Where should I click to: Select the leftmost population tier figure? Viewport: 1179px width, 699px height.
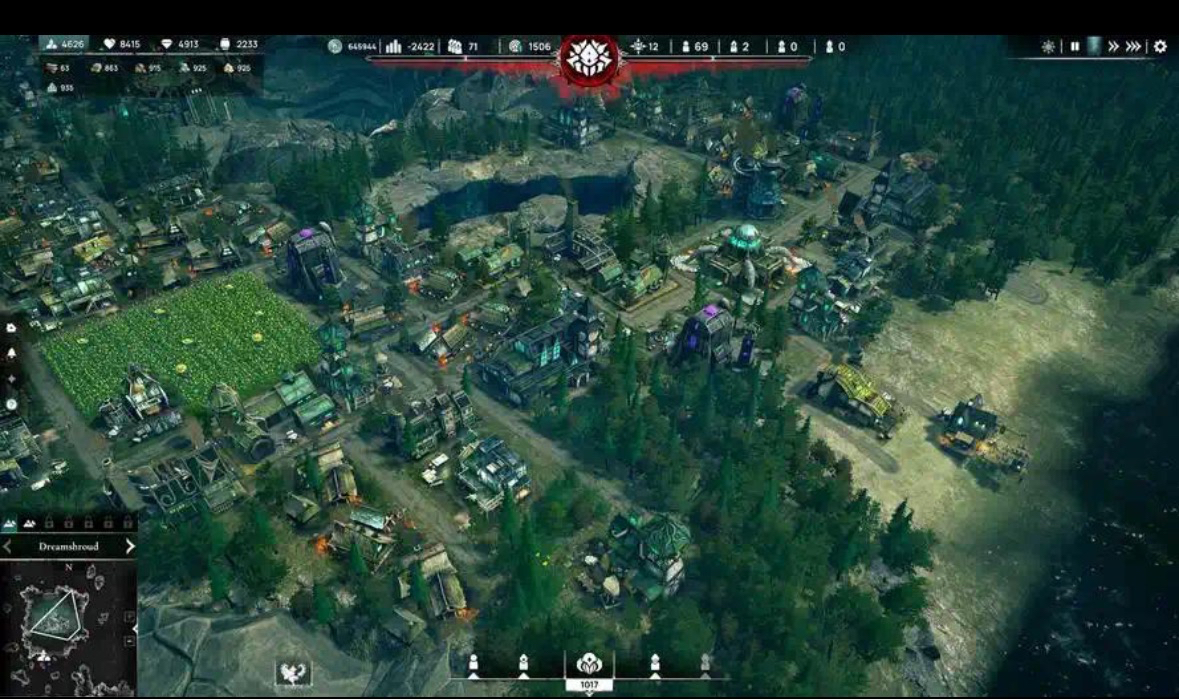tap(474, 663)
